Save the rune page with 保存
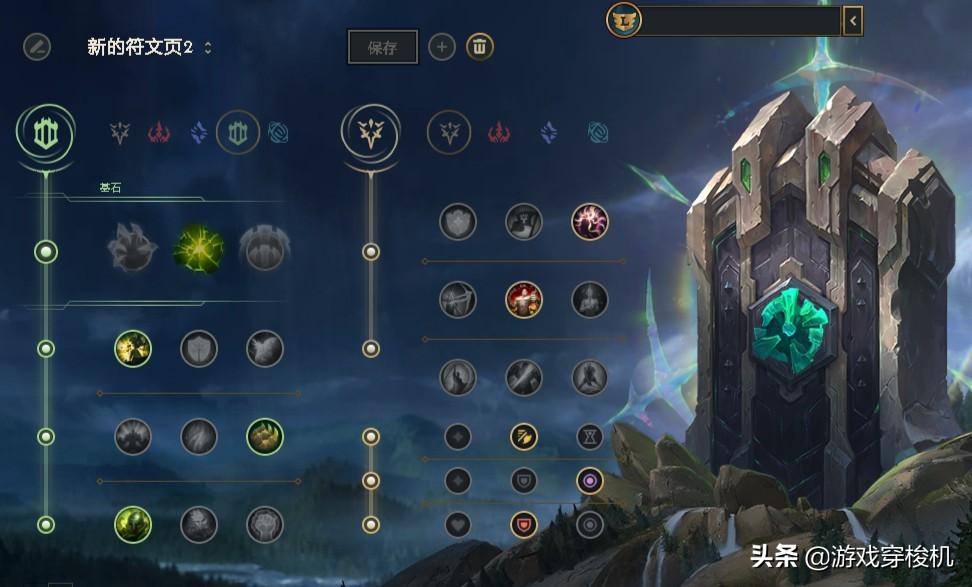This screenshot has width=972, height=587. point(382,47)
